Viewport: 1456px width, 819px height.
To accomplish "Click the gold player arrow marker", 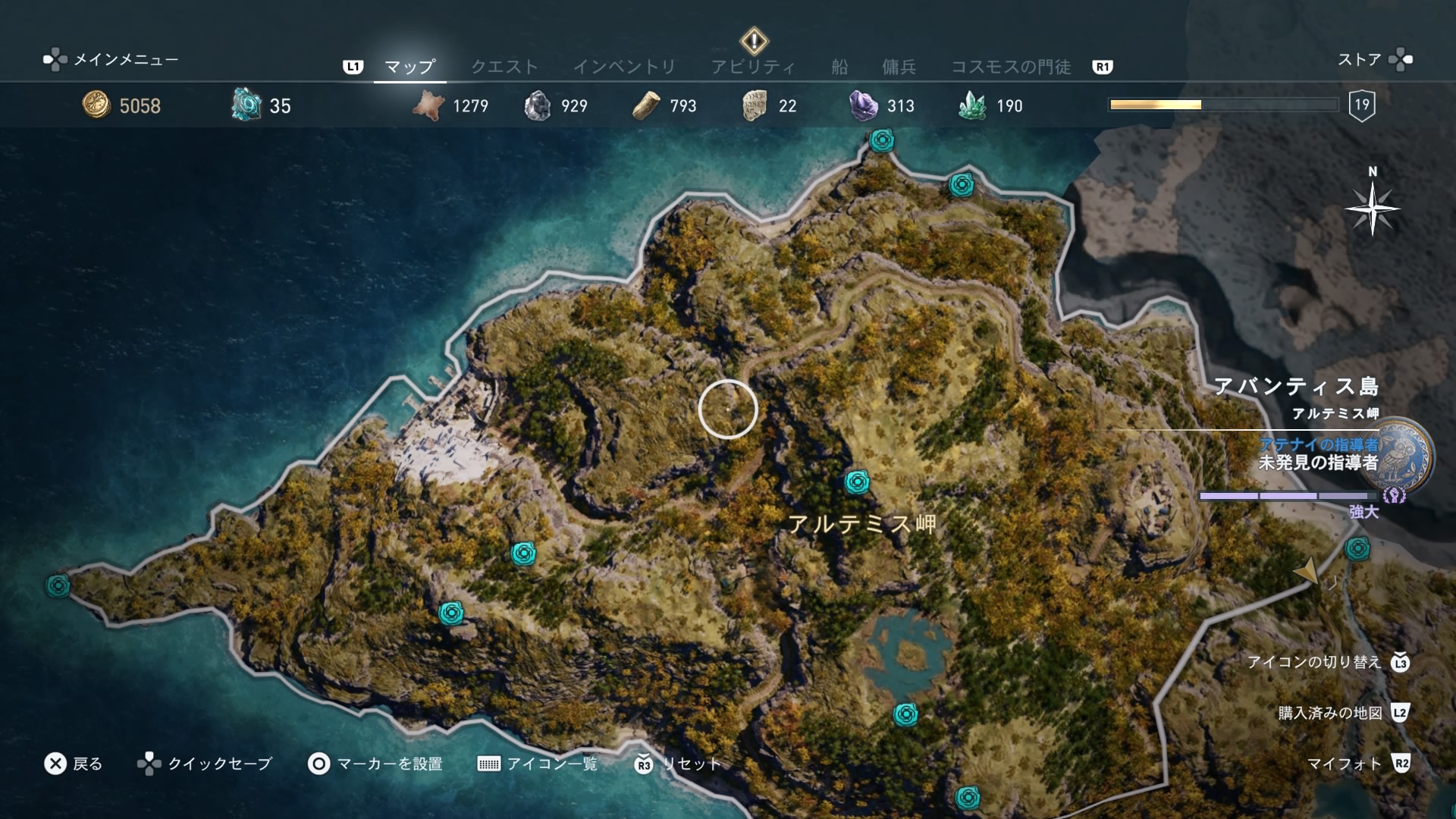I will pos(1308,570).
